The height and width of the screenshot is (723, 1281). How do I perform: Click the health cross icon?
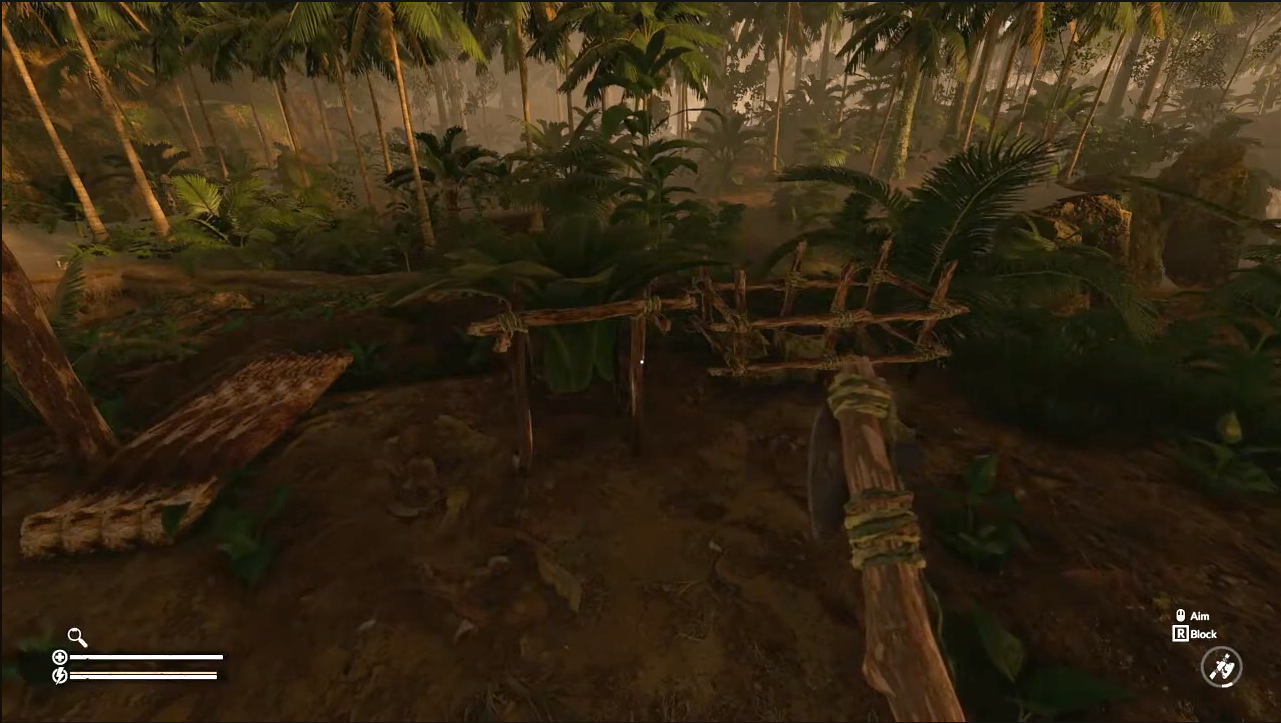[x=60, y=657]
